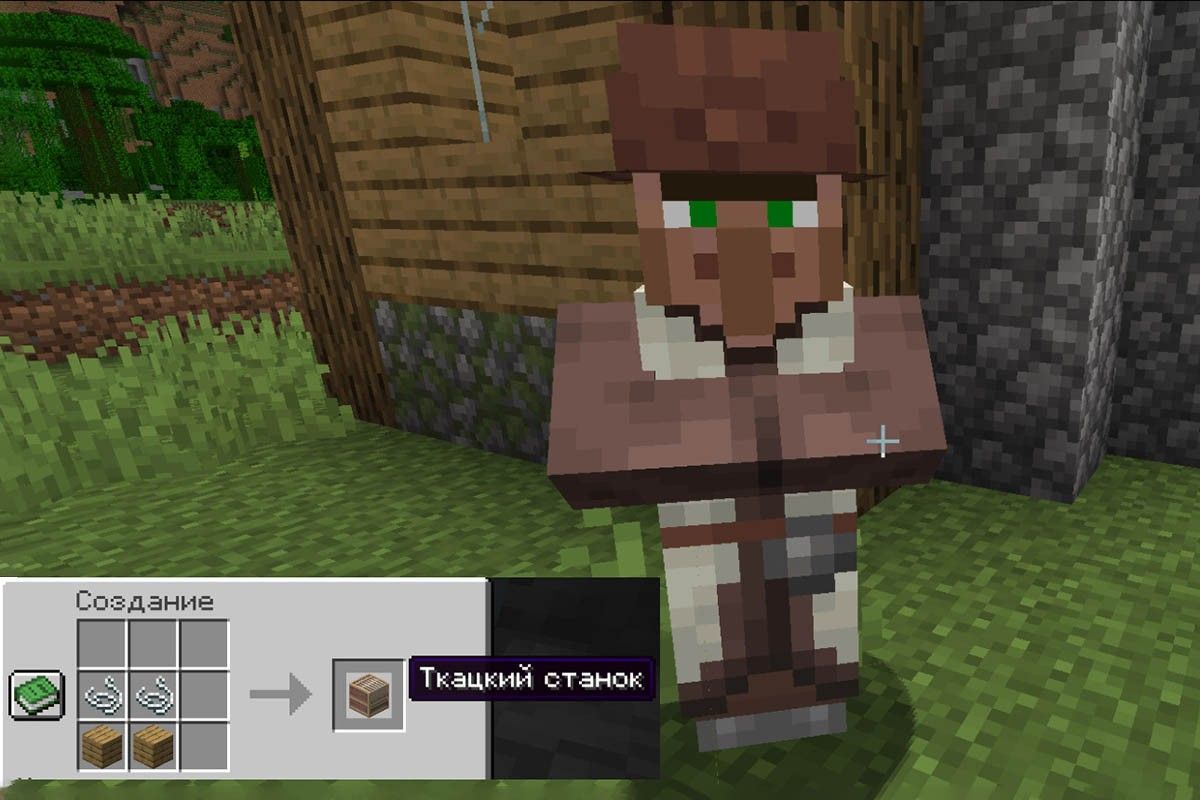Open the green recipe book
This screenshot has width=1200, height=800.
[x=37, y=694]
